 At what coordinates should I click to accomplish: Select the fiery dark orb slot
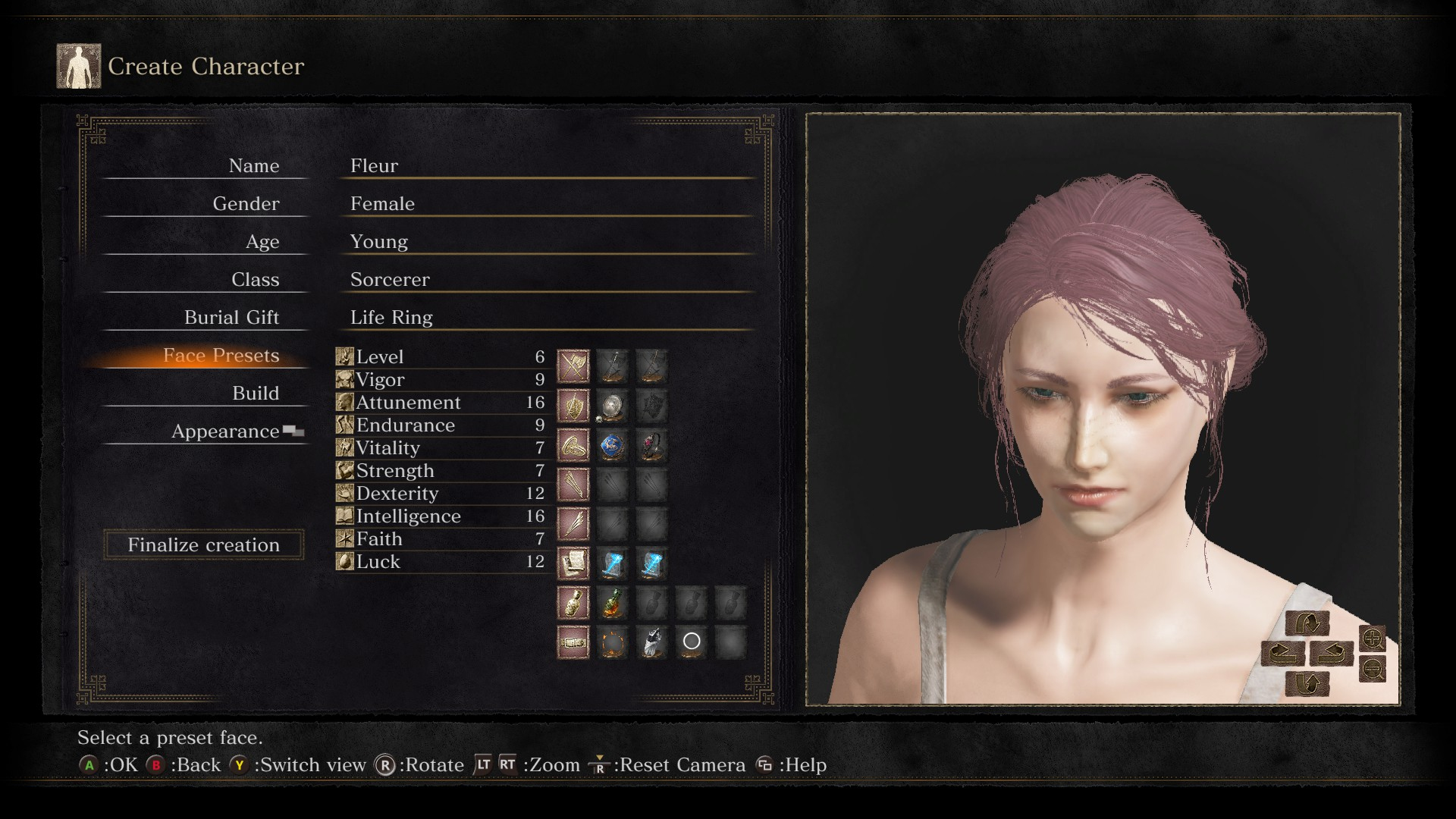coord(612,642)
